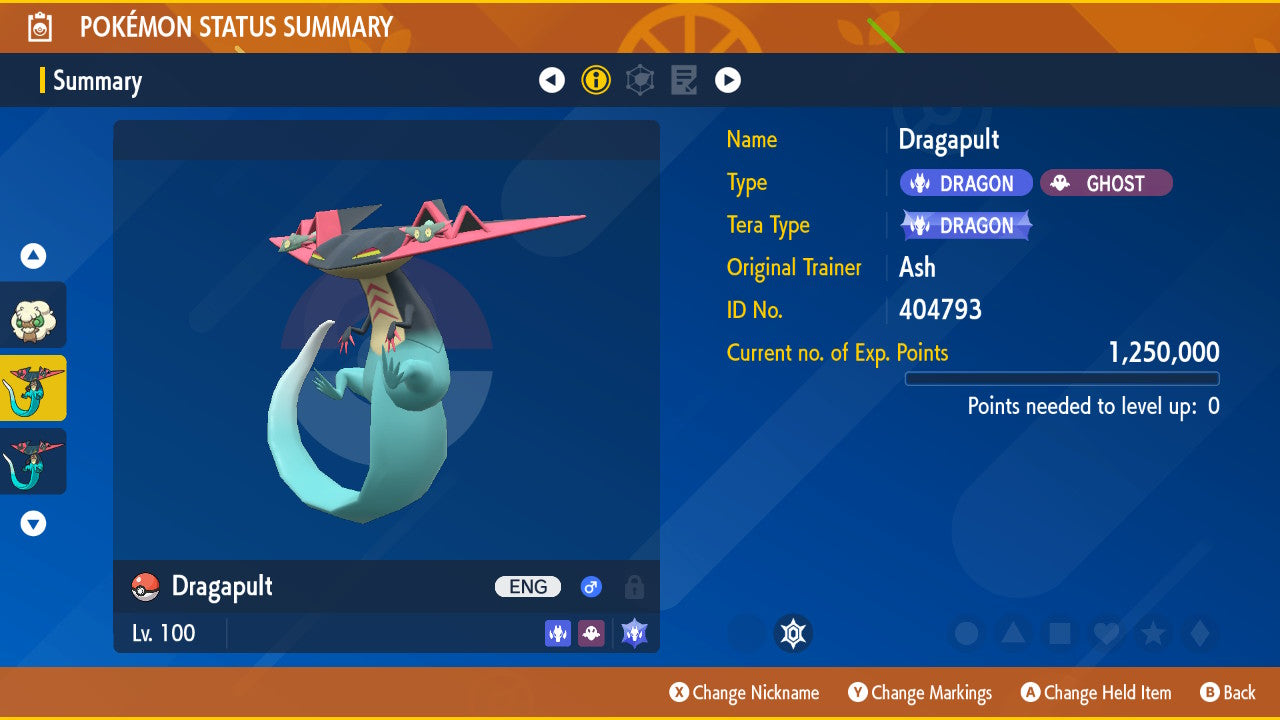Click the right arrow to view next page
This screenshot has width=1280, height=720.
pos(727,80)
